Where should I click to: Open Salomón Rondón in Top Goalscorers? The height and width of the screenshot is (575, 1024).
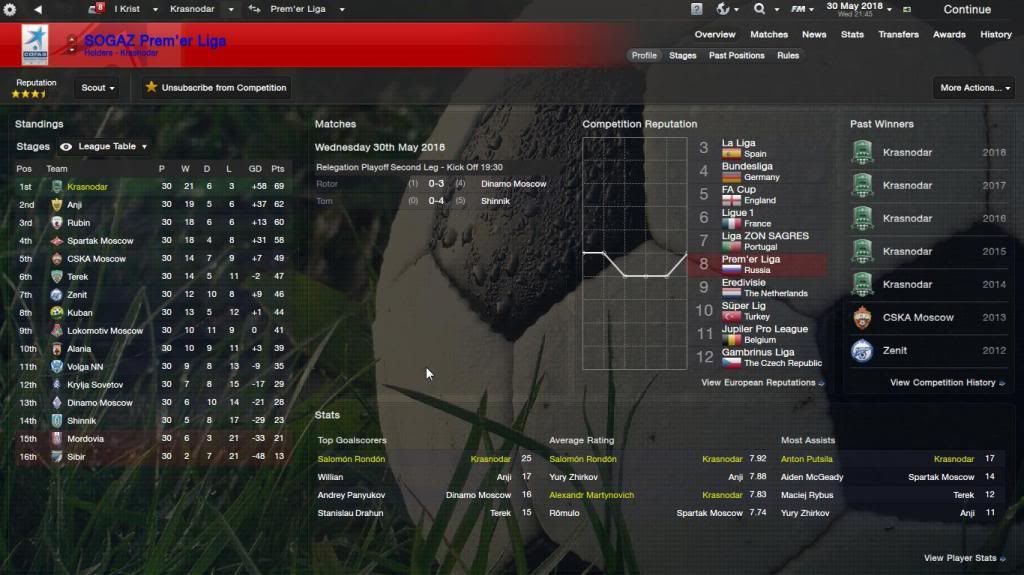(351, 459)
